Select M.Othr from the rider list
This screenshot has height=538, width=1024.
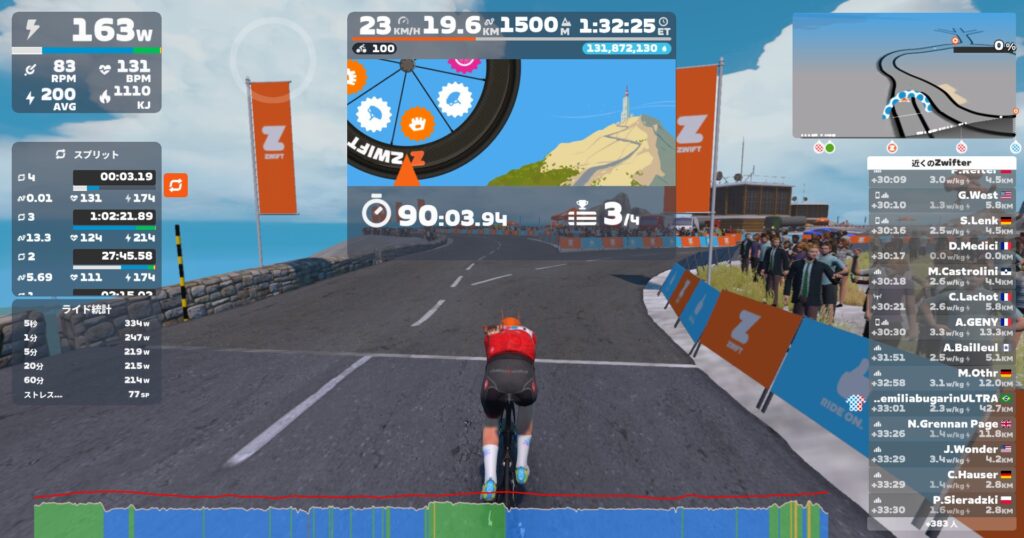coord(943,377)
